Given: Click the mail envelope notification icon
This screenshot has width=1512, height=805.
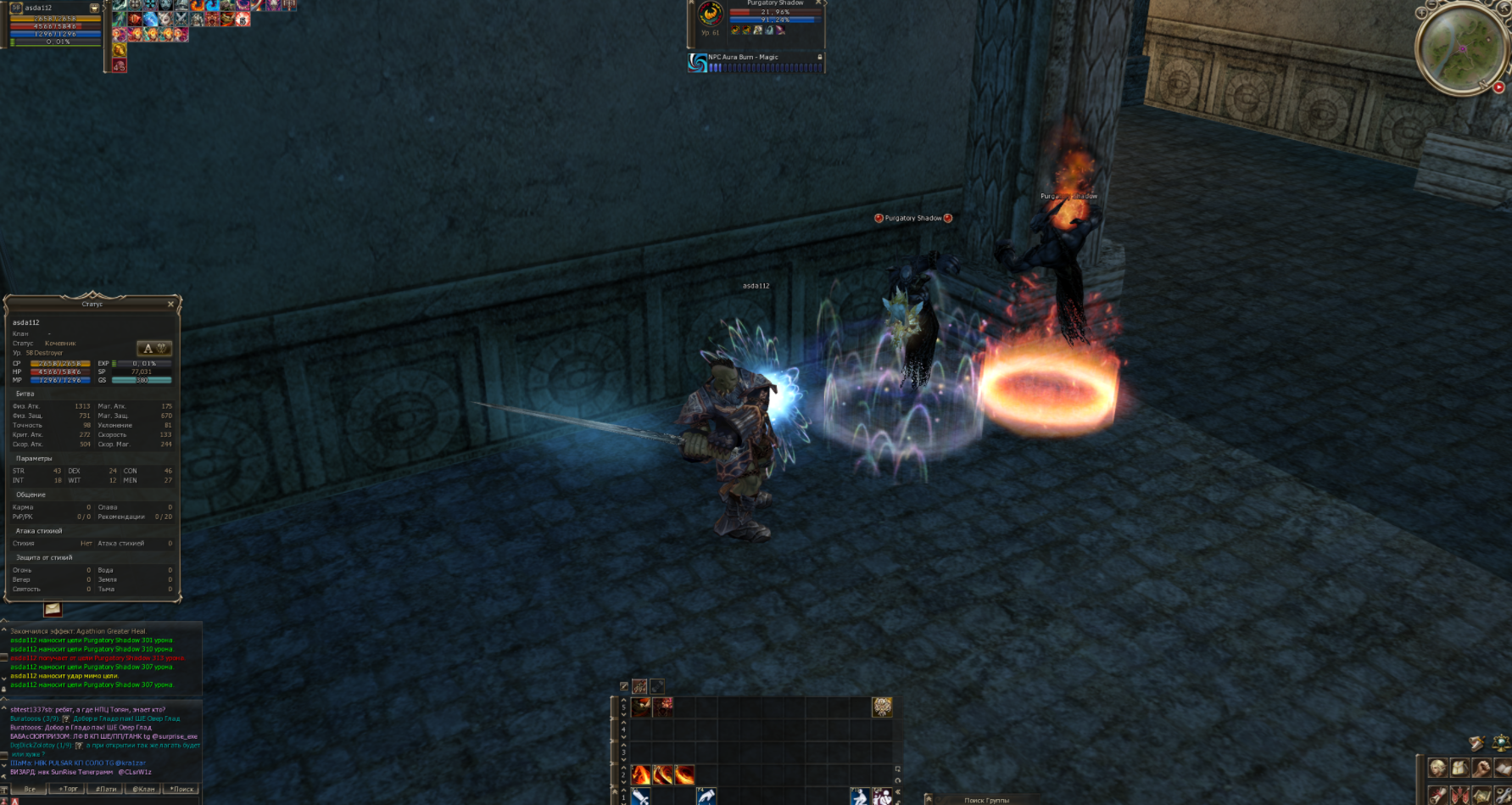Looking at the screenshot, I should pos(53,609).
